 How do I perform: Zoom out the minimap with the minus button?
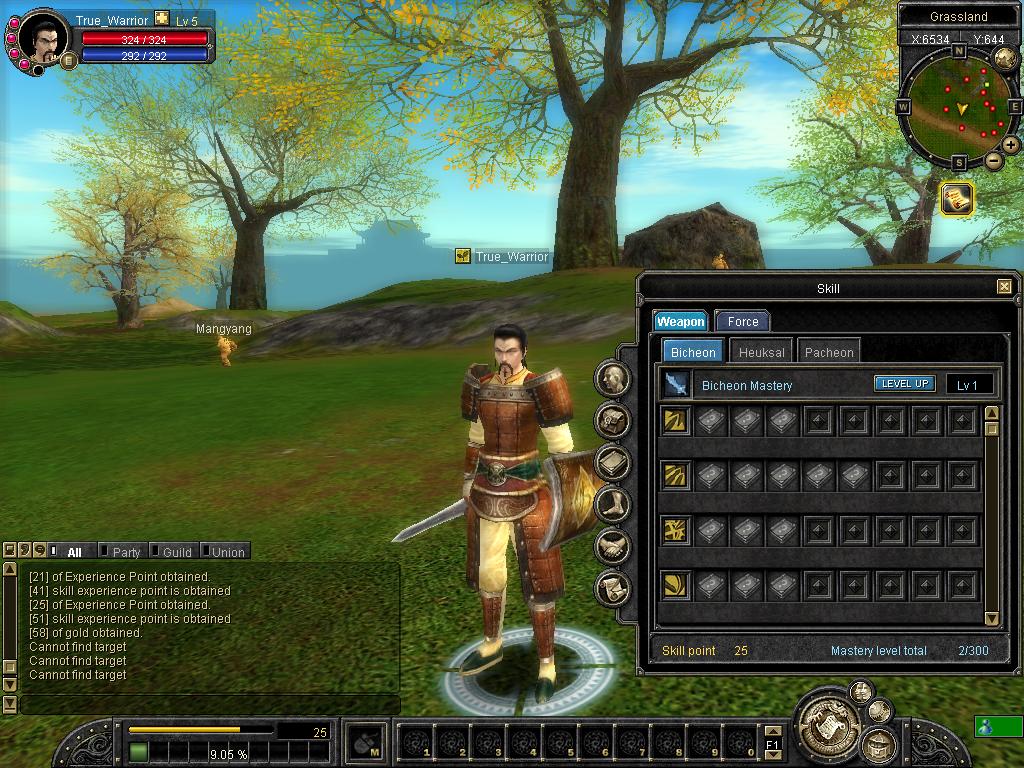tap(994, 161)
